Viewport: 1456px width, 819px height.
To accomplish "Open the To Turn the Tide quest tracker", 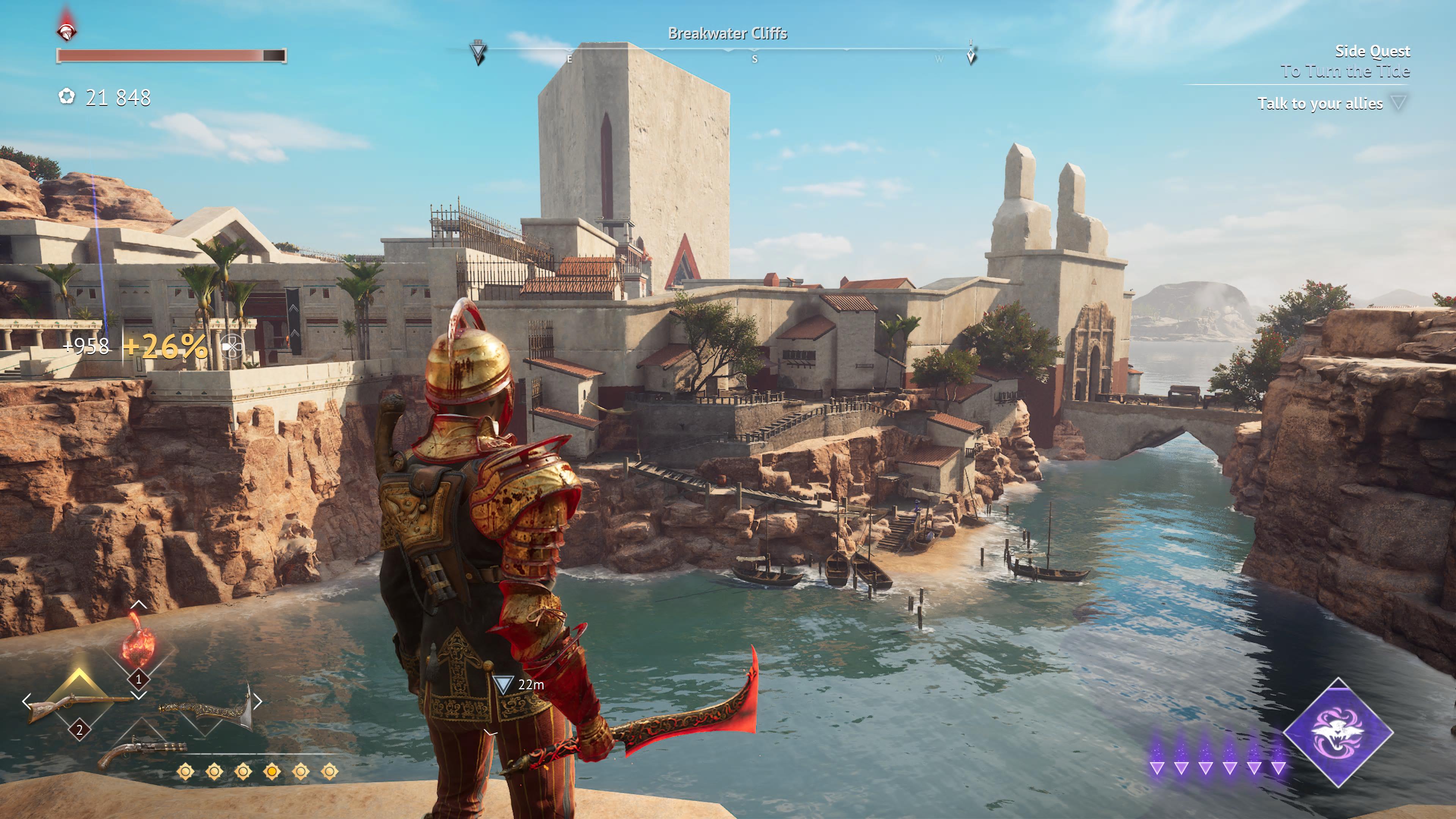I will tap(1345, 71).
